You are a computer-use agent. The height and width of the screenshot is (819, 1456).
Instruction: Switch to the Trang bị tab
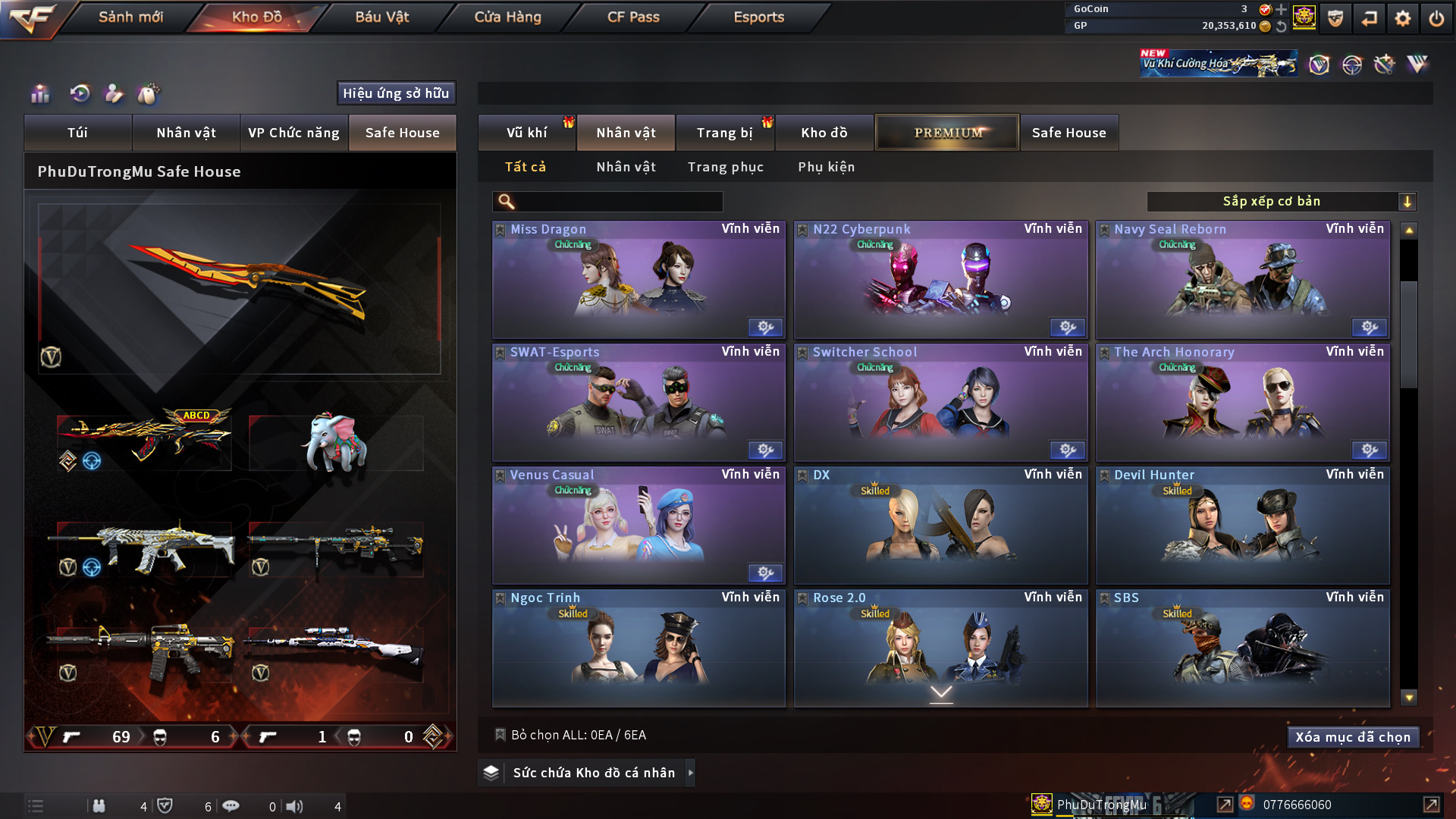pos(724,133)
